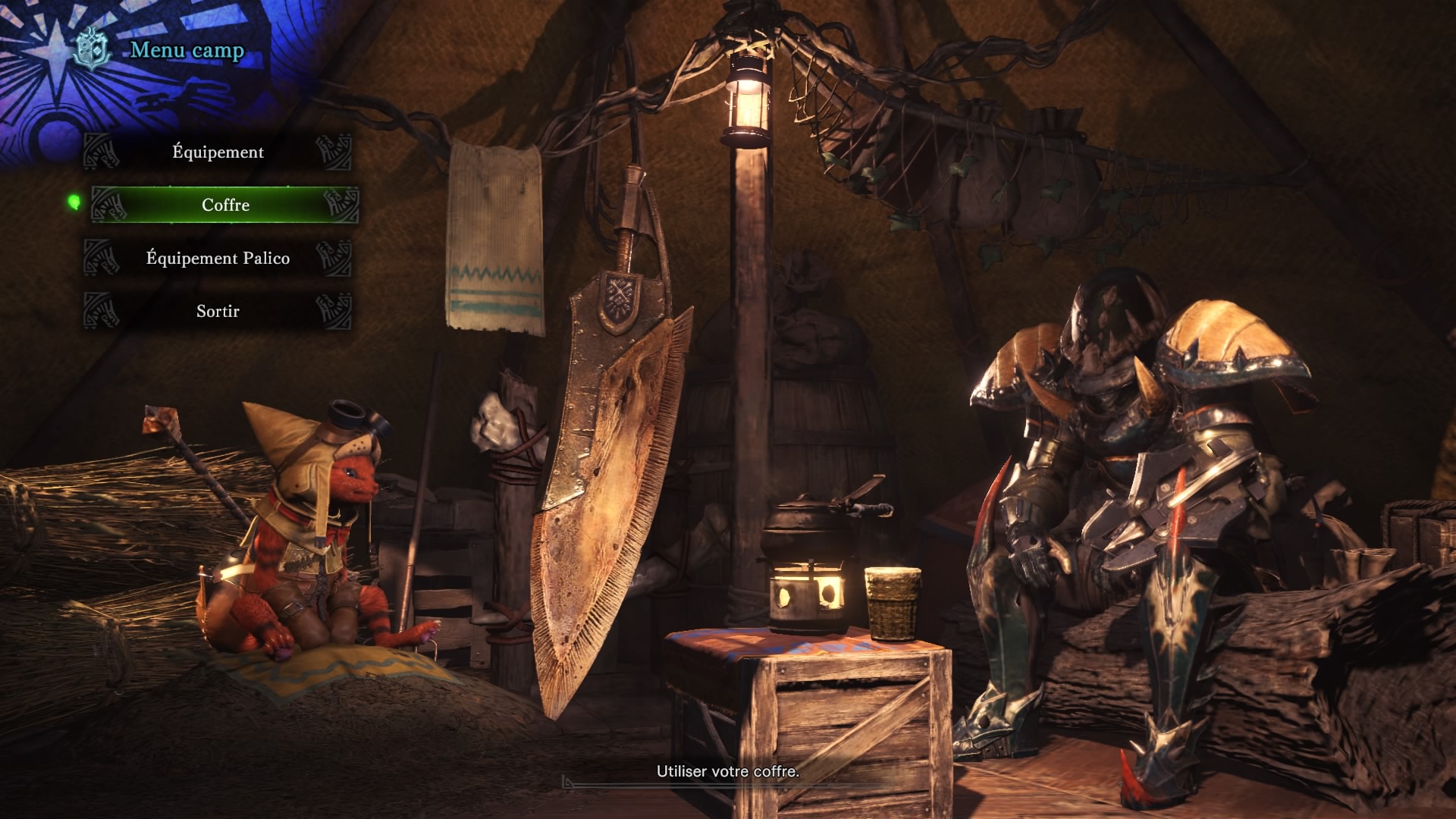The height and width of the screenshot is (819, 1456).
Task: Click Sortir to leave the camp menu
Action: pos(218,312)
